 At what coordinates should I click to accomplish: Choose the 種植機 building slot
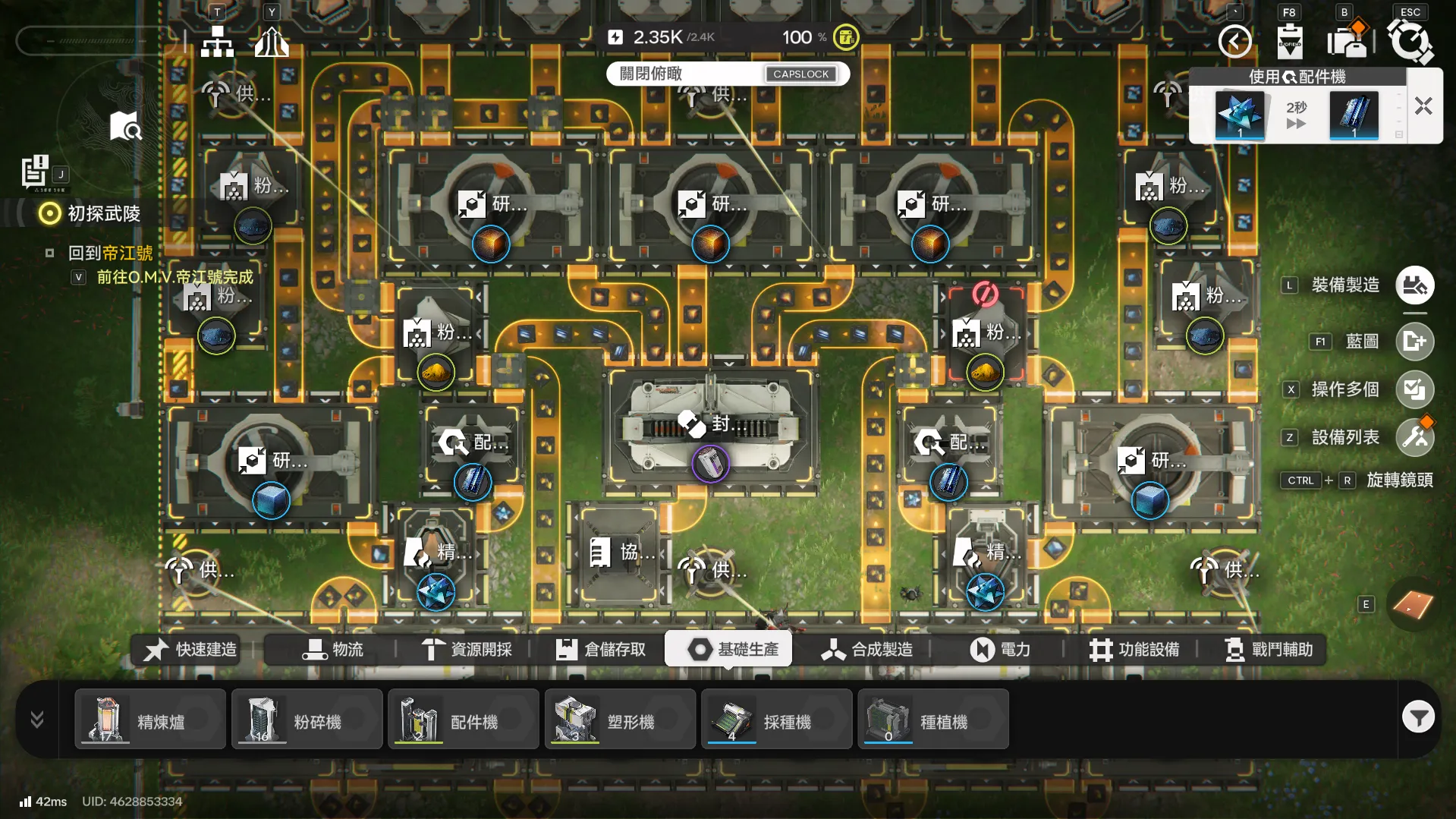coord(933,720)
